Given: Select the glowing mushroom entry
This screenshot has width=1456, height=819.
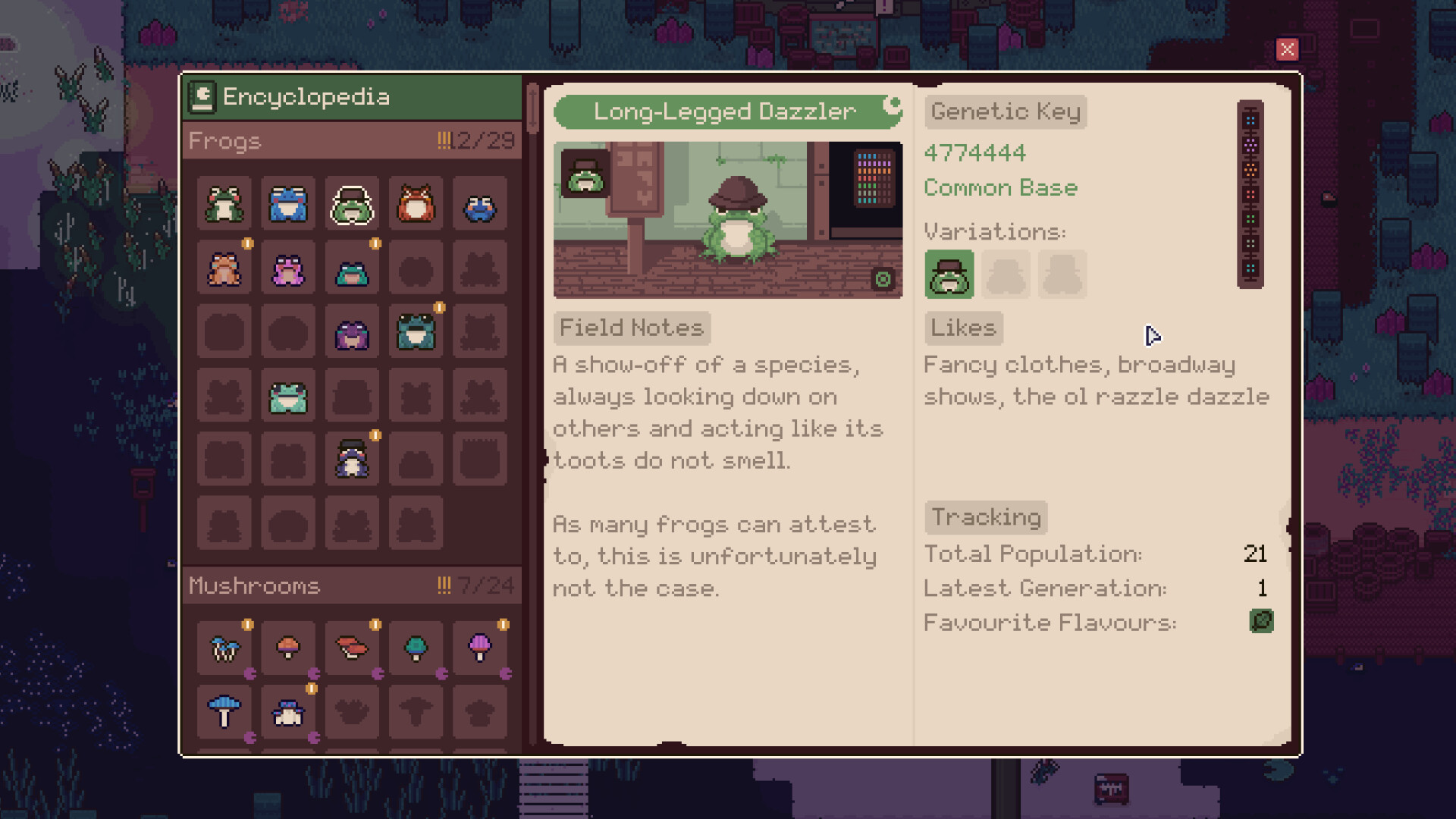Looking at the screenshot, I should pyautogui.click(x=224, y=648).
